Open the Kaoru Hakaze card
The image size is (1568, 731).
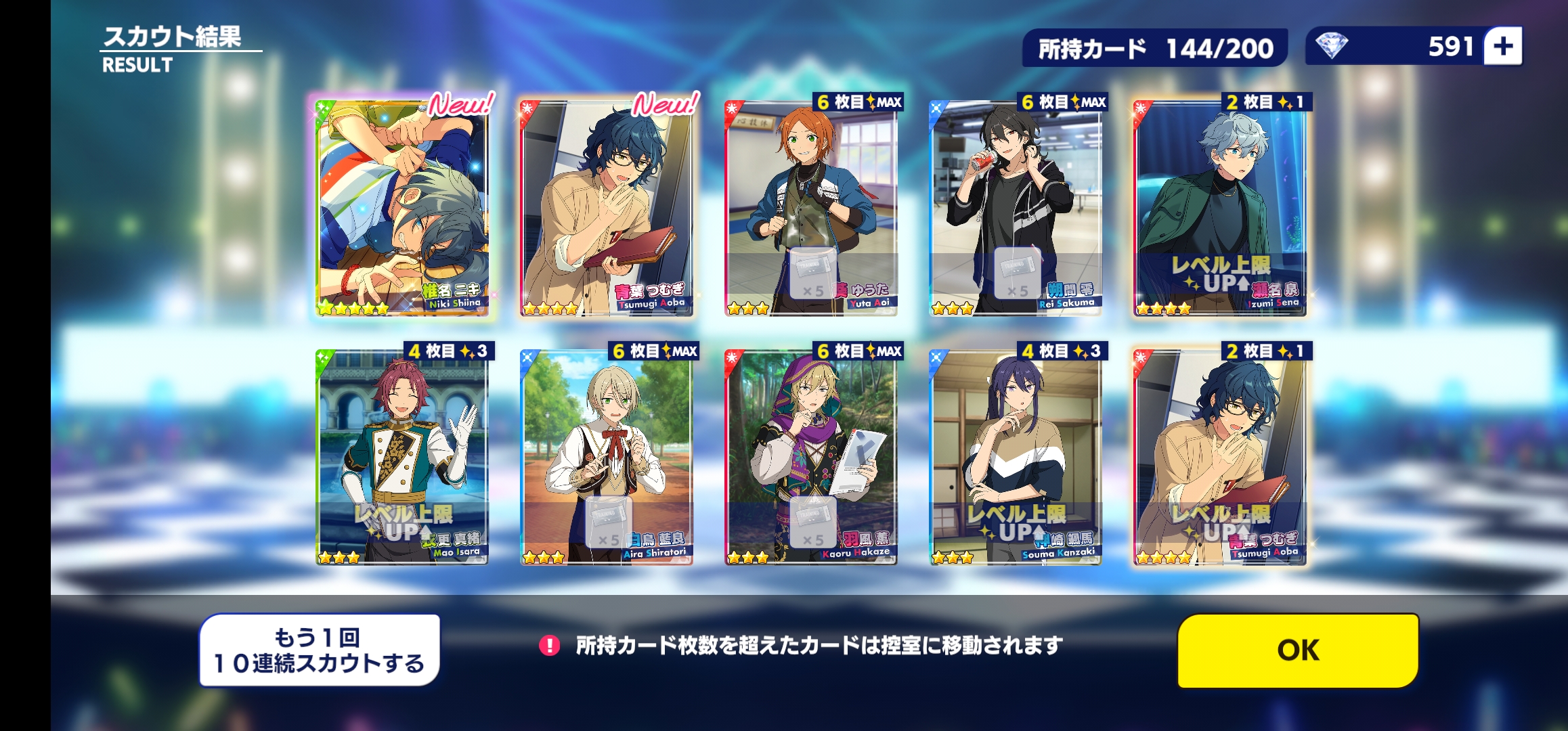click(811, 457)
